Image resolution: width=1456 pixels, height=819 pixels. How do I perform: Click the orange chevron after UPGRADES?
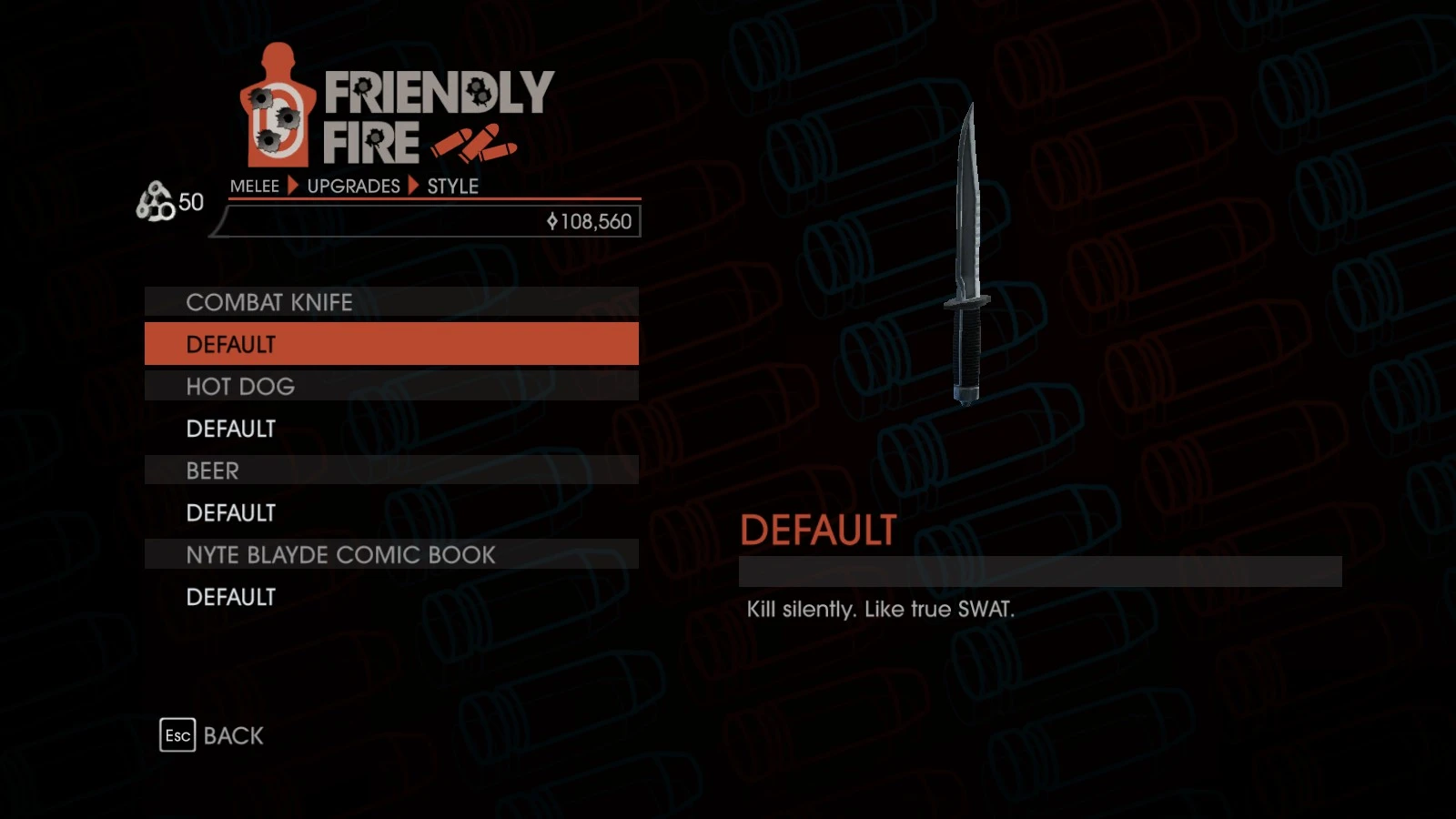pyautogui.click(x=412, y=187)
